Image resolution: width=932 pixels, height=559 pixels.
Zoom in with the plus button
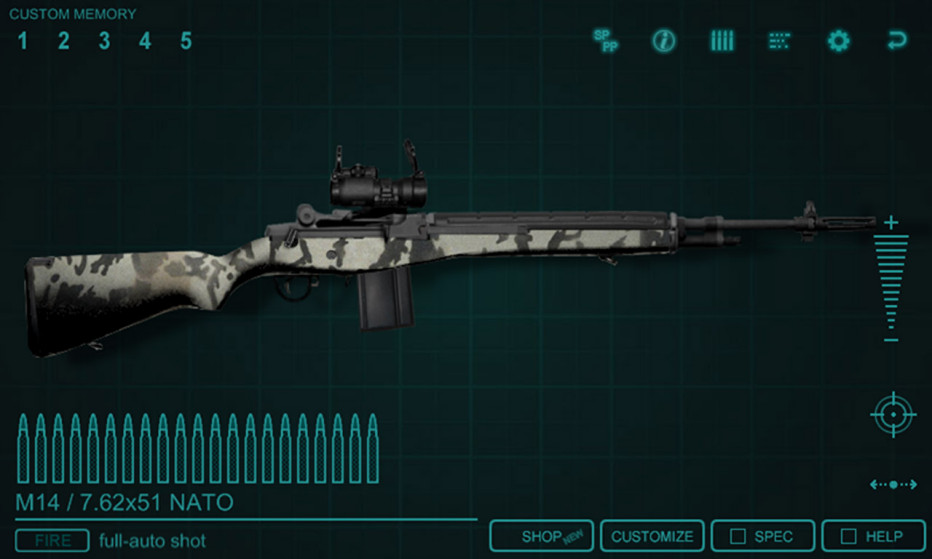(891, 222)
